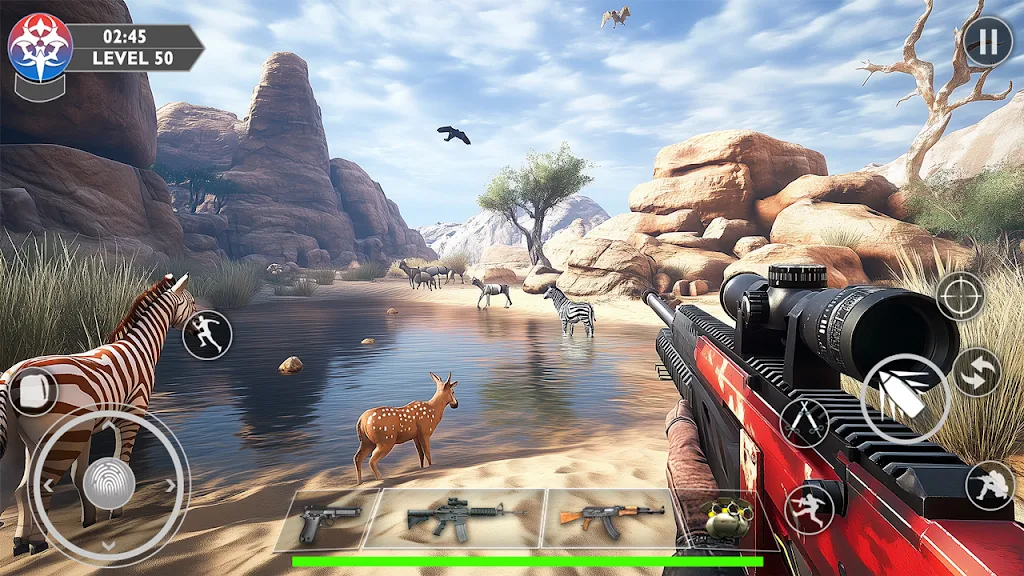
Task: Fire the weapon with the bullet button
Action: tap(905, 399)
